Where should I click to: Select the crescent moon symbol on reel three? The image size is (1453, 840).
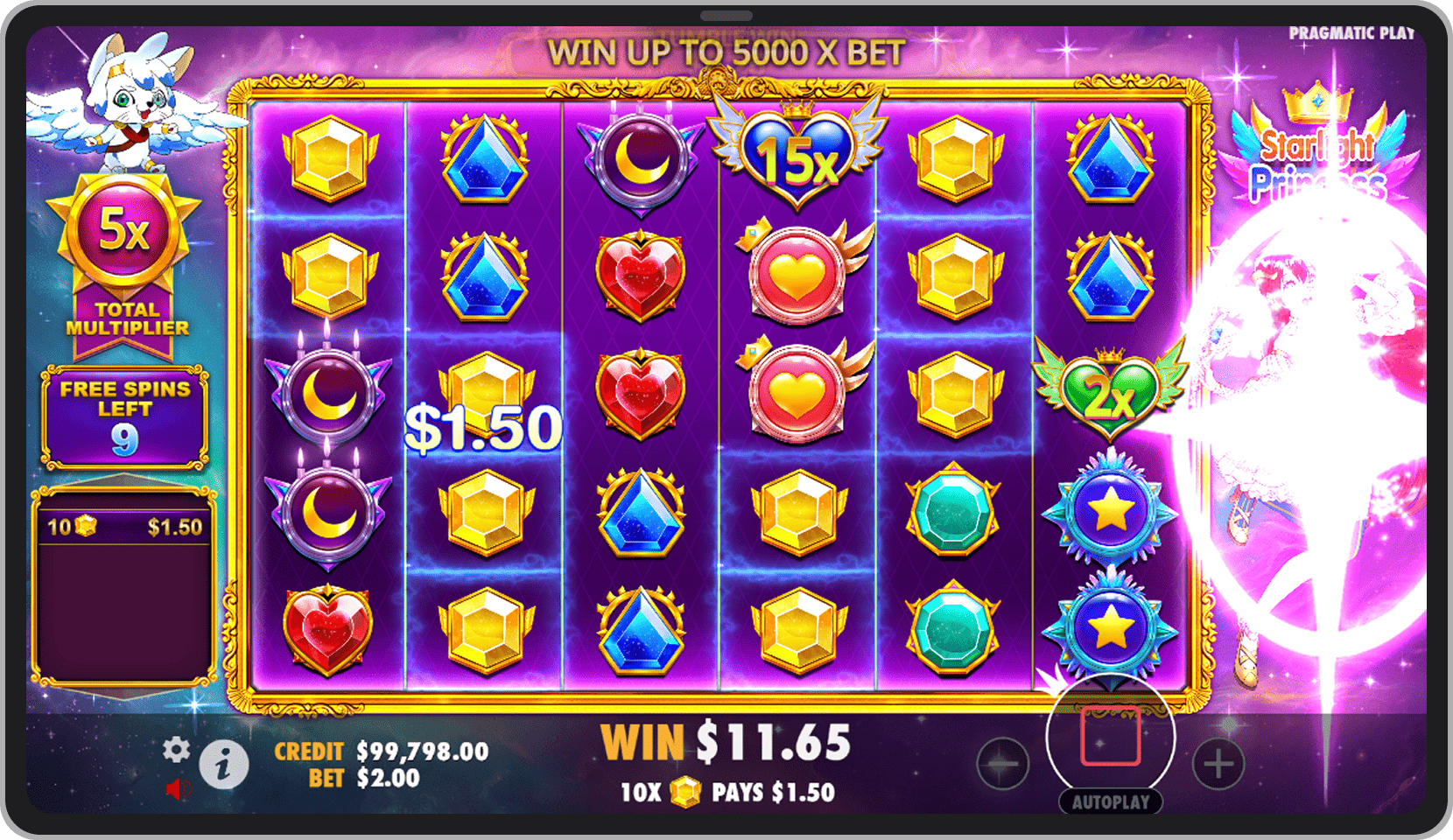point(642,157)
